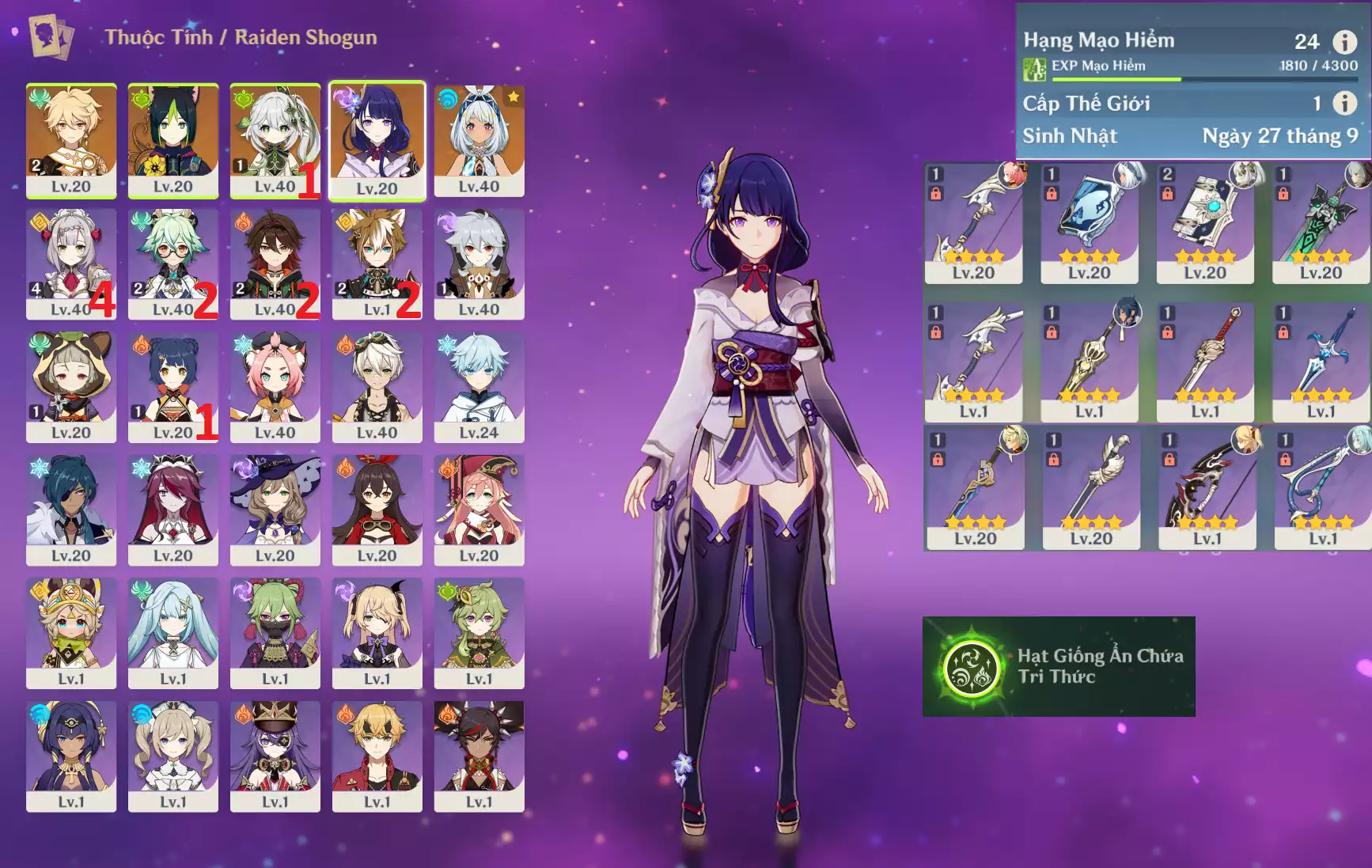Screen dimensions: 1372x868
Task: Choose Lisa with the purple witch hat
Action: (x=275, y=509)
